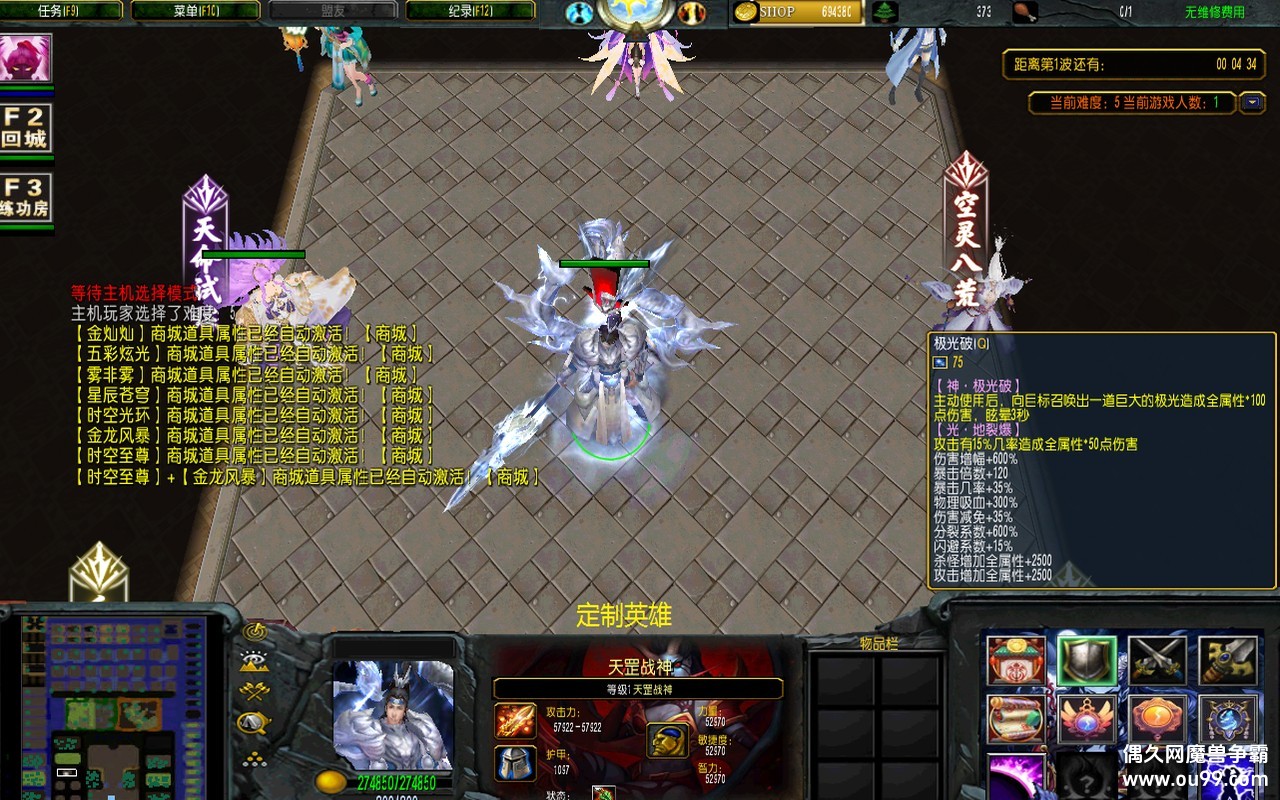Open the 菜单 game menu
The height and width of the screenshot is (800, 1280).
195,11
